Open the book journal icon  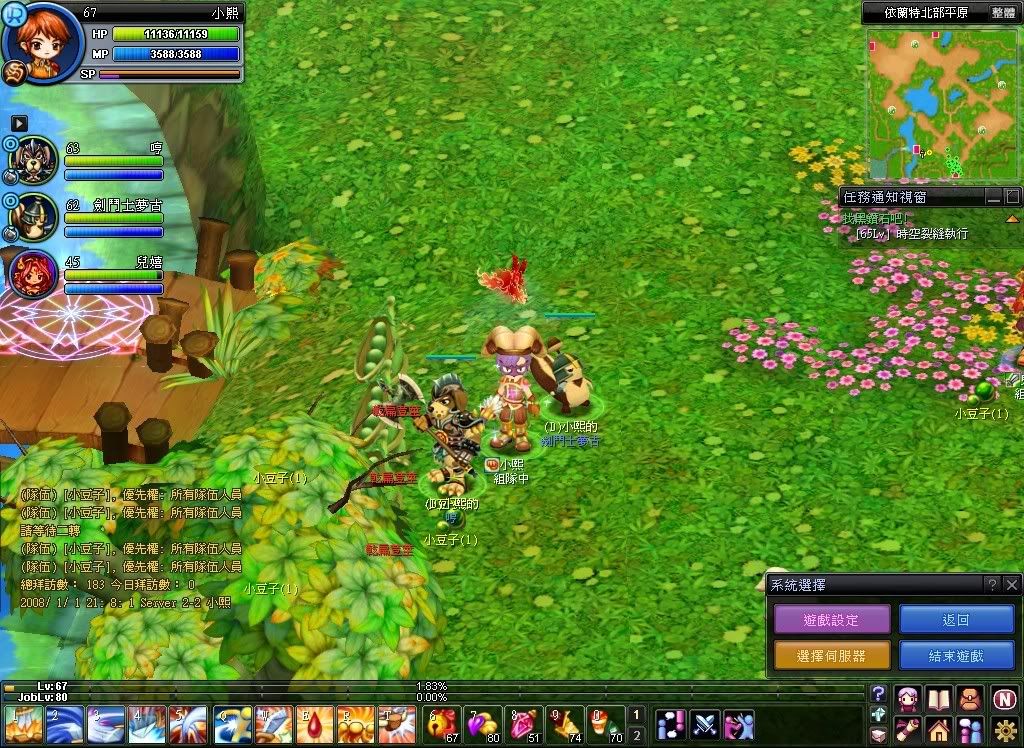(938, 698)
